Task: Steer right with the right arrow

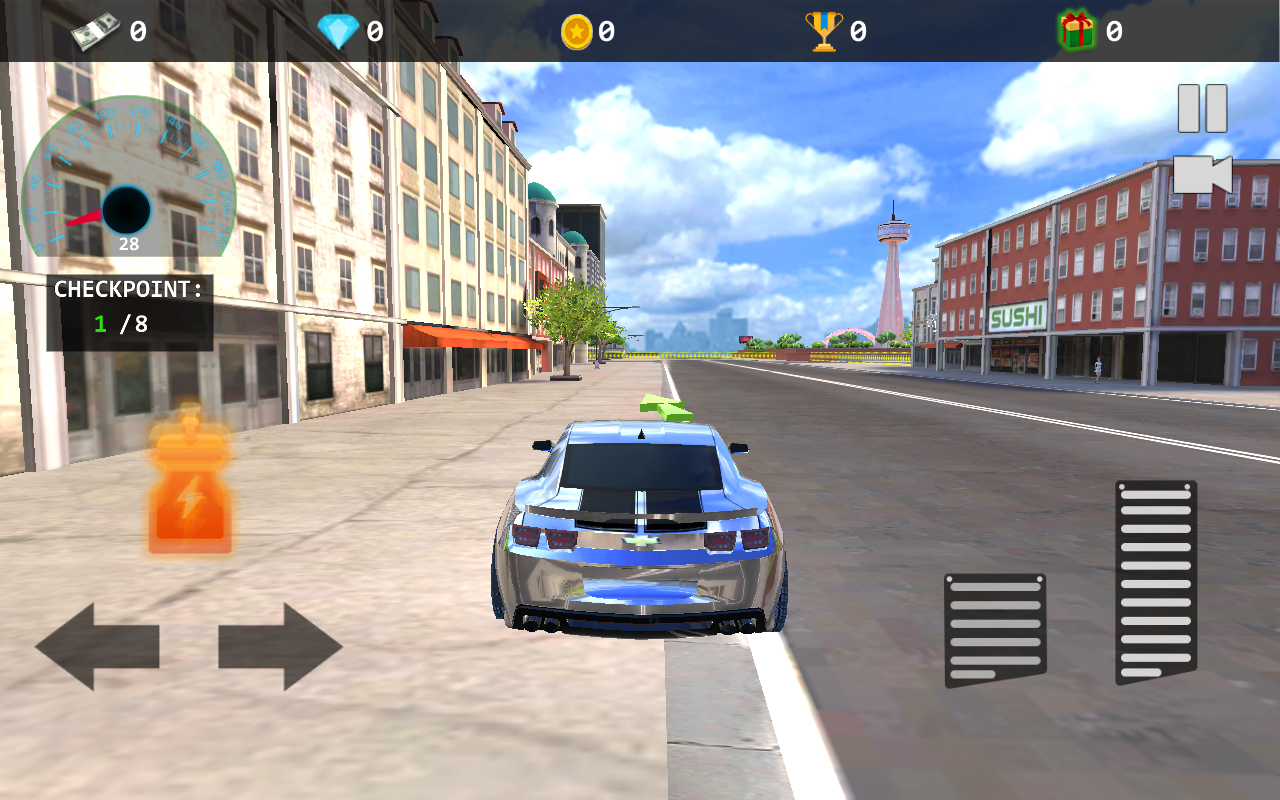Action: [281, 646]
